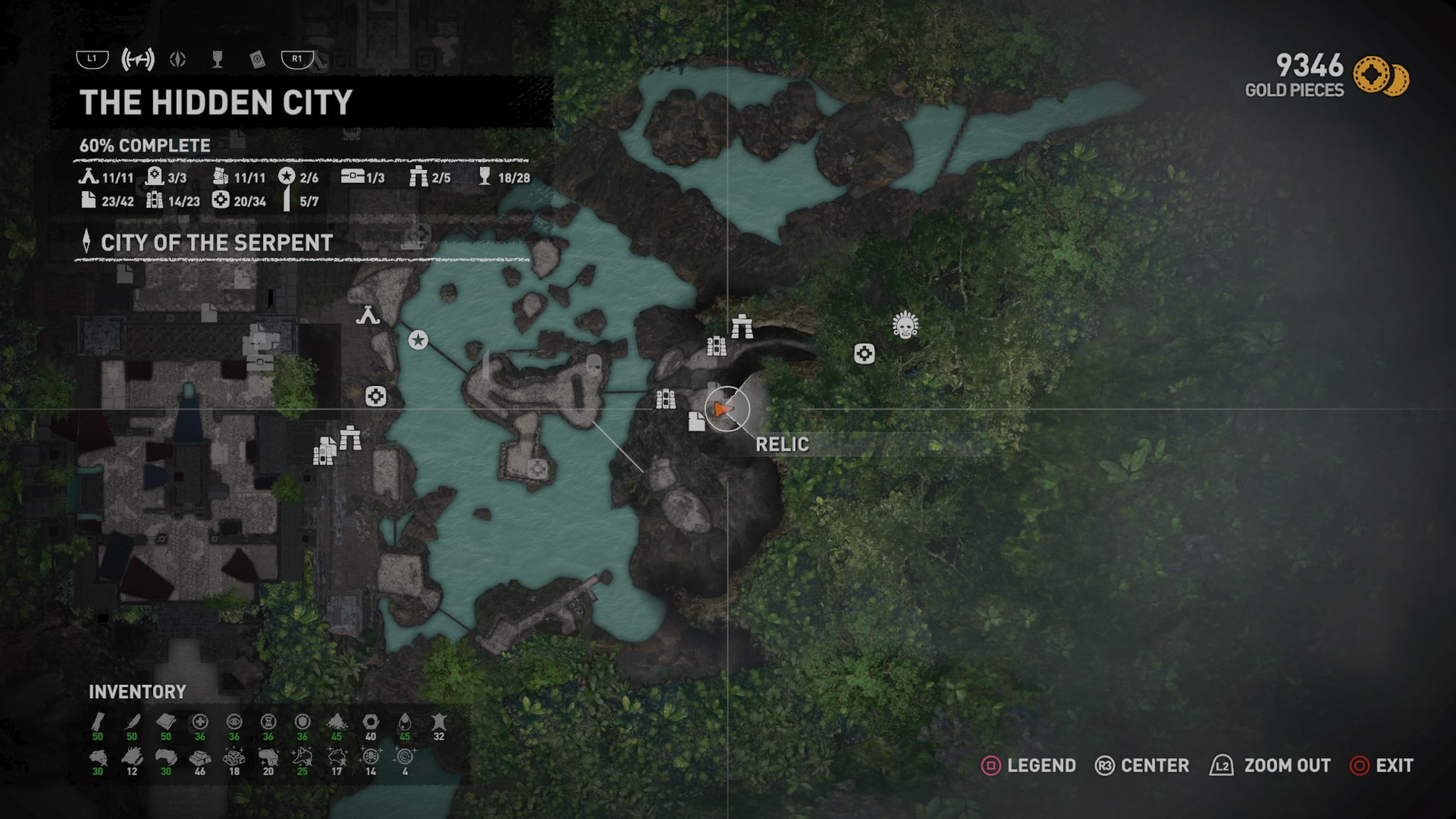Select the feathered skull mask marker
This screenshot has height=819, width=1456.
[905, 325]
